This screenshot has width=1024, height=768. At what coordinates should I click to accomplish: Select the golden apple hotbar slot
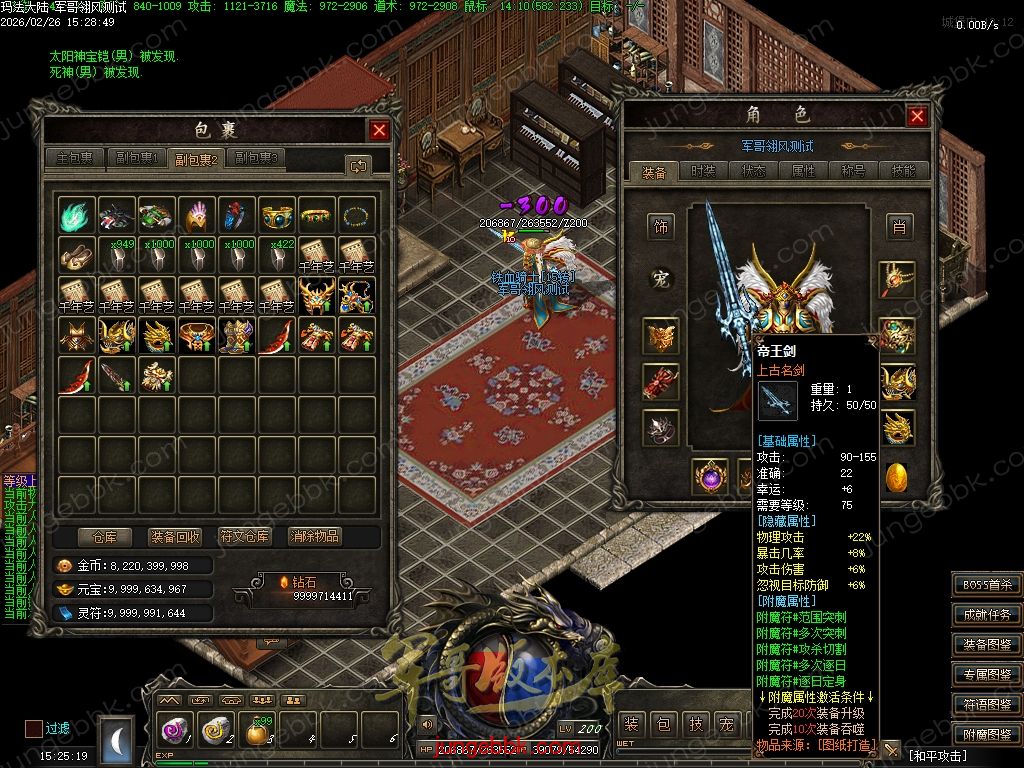[x=257, y=732]
